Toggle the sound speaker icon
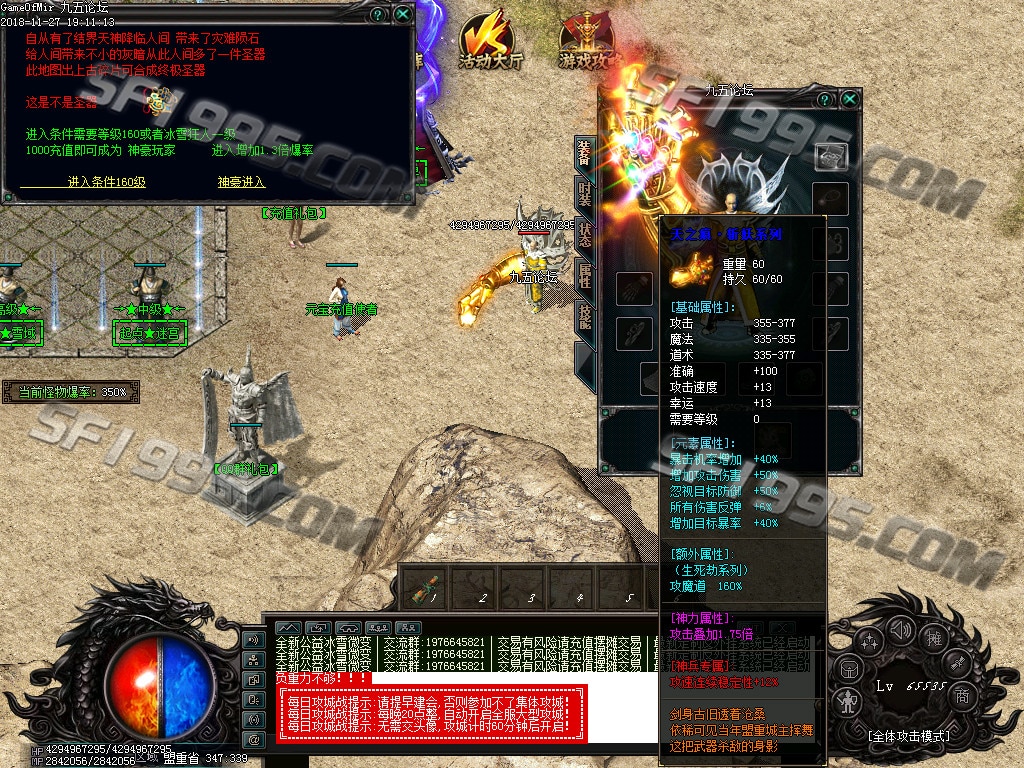1024x768 pixels. [899, 629]
